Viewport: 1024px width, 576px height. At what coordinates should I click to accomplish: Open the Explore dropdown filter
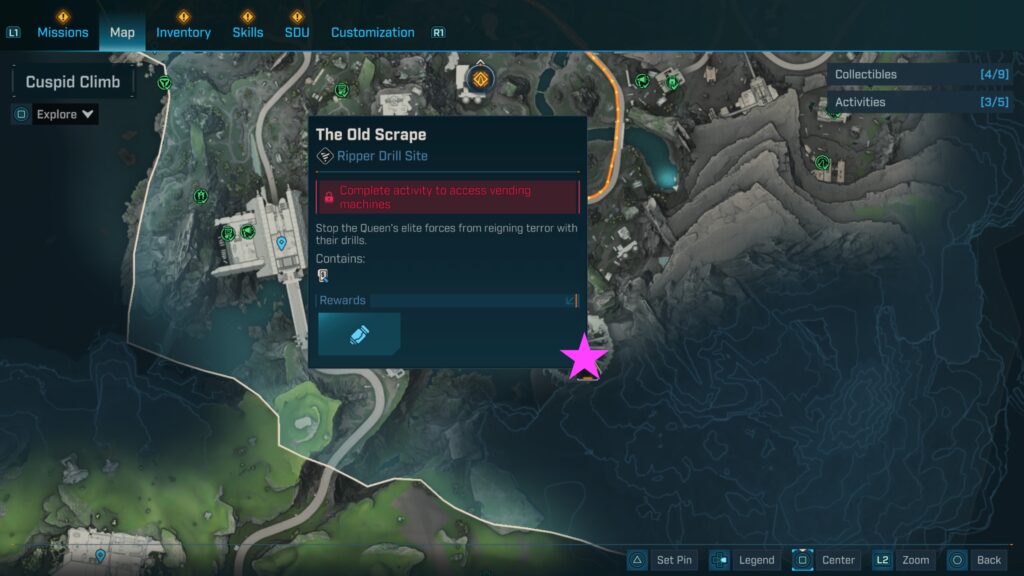[x=65, y=114]
